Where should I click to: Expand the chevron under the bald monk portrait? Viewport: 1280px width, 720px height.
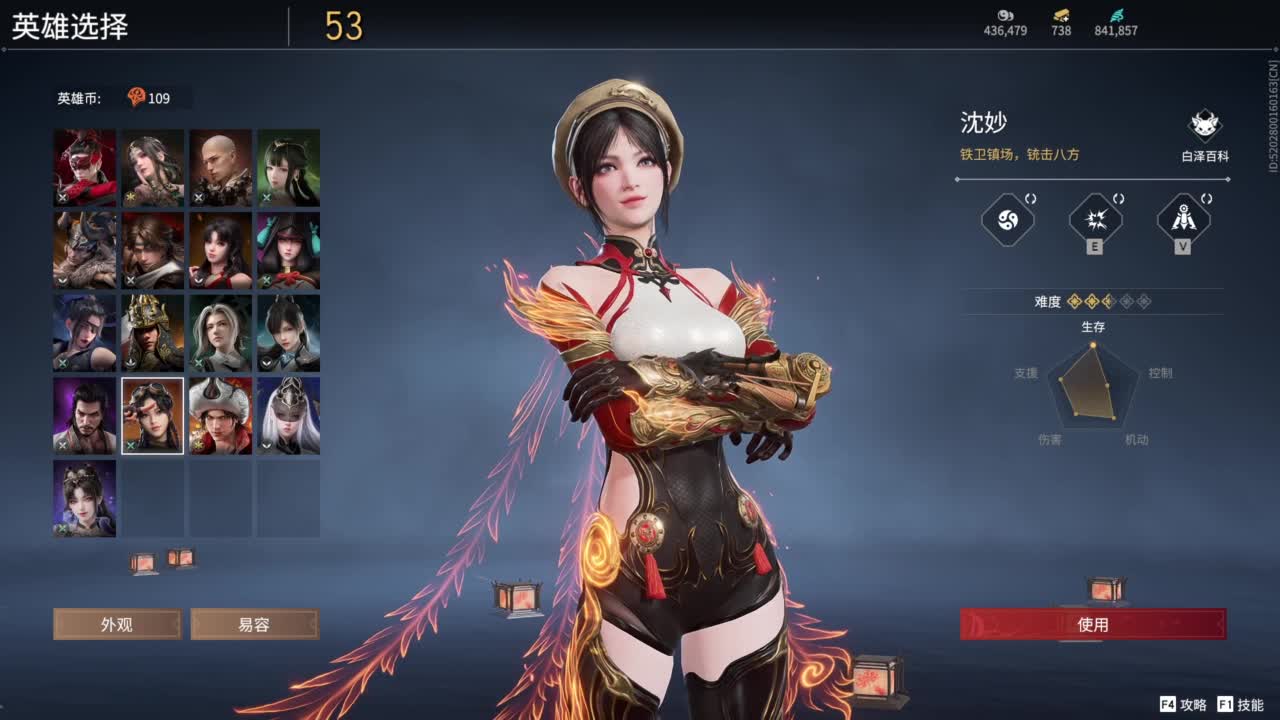[x=197, y=196]
